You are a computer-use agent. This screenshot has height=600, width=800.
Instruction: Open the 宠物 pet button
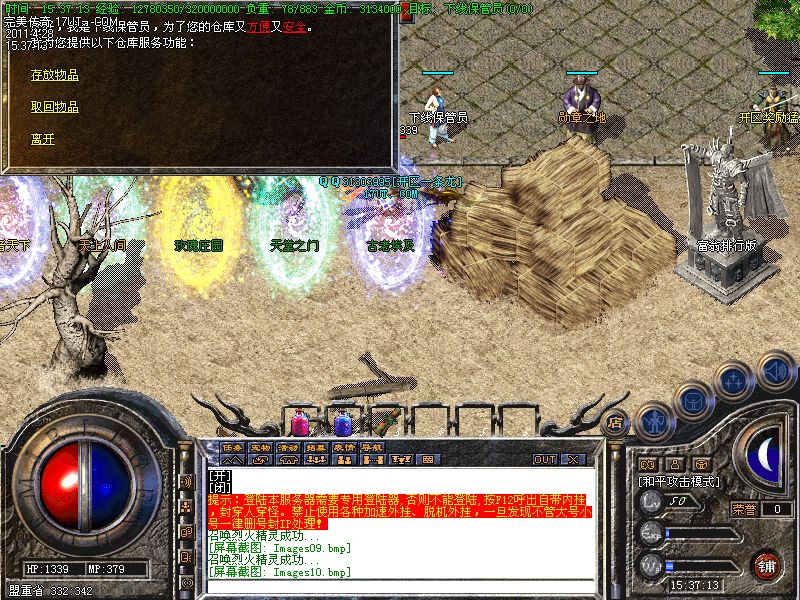coord(260,447)
